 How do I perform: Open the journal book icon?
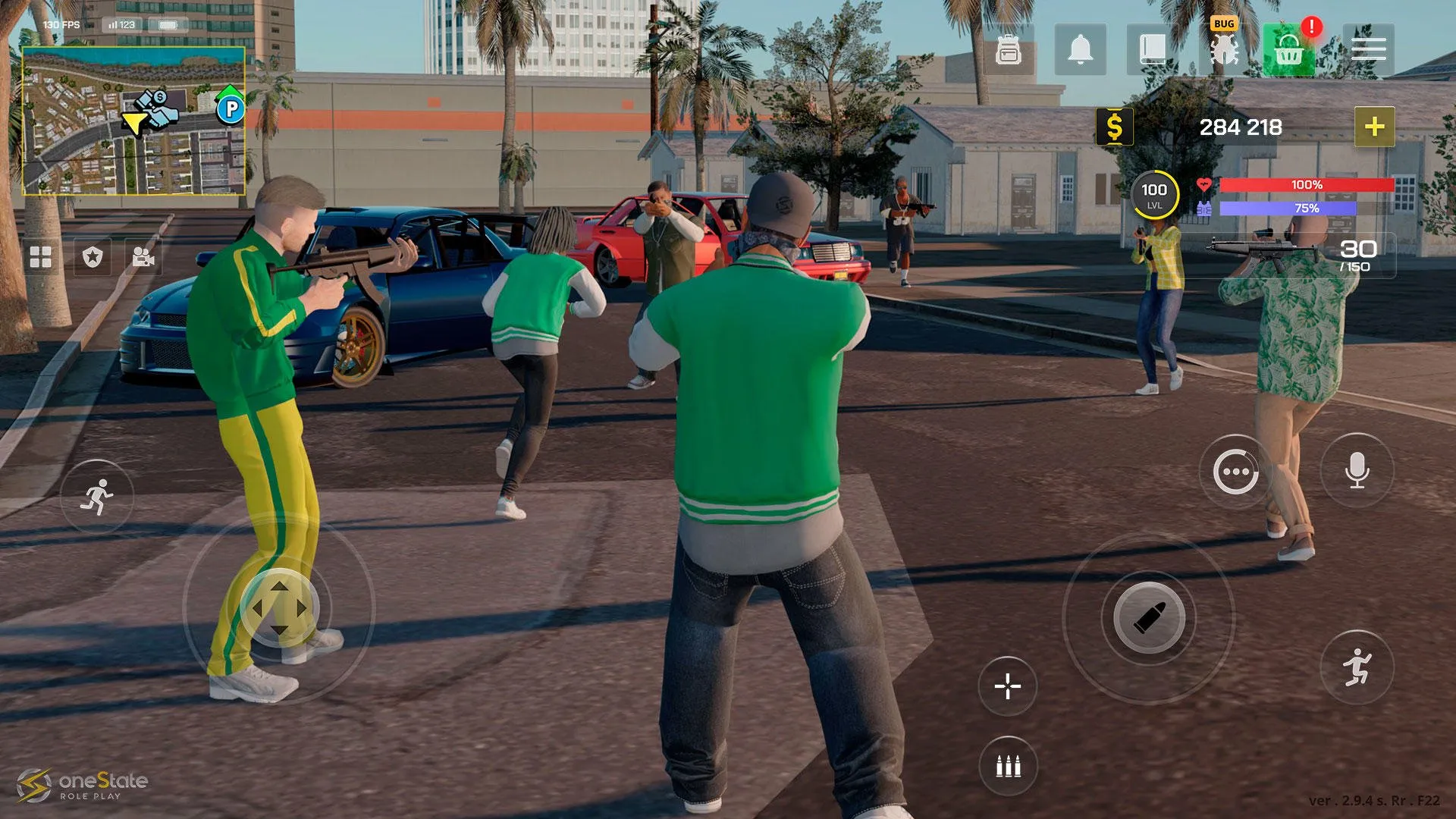(x=1152, y=50)
